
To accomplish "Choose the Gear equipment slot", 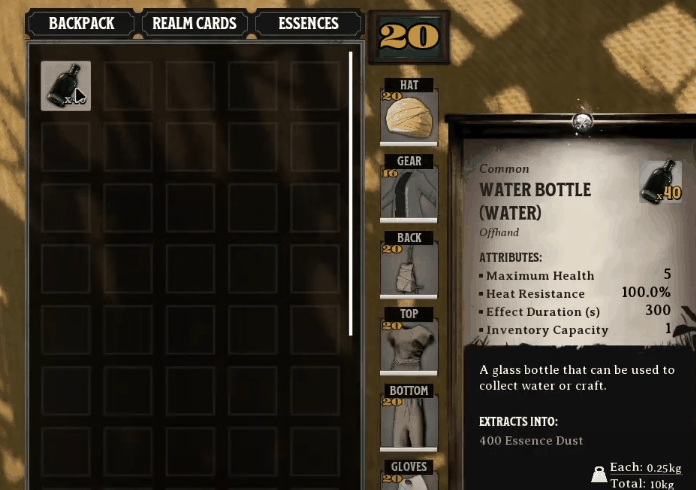I will [409, 191].
